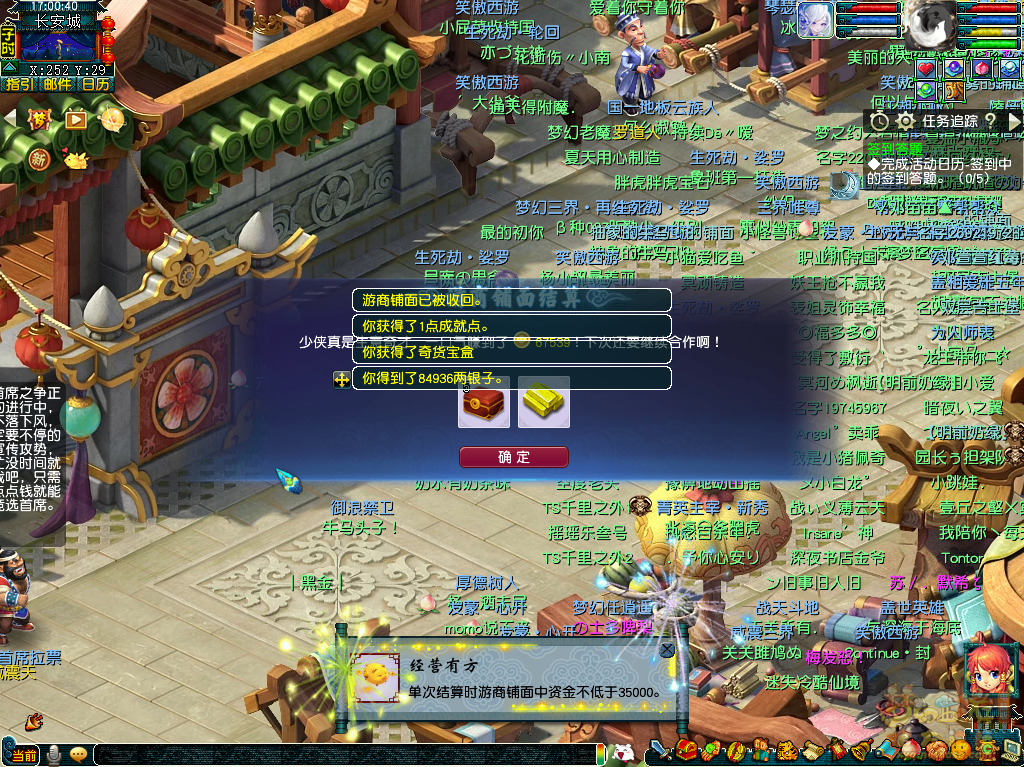The height and width of the screenshot is (767, 1024).
Task: Close the 经营有方 achievement popup
Action: [667, 651]
